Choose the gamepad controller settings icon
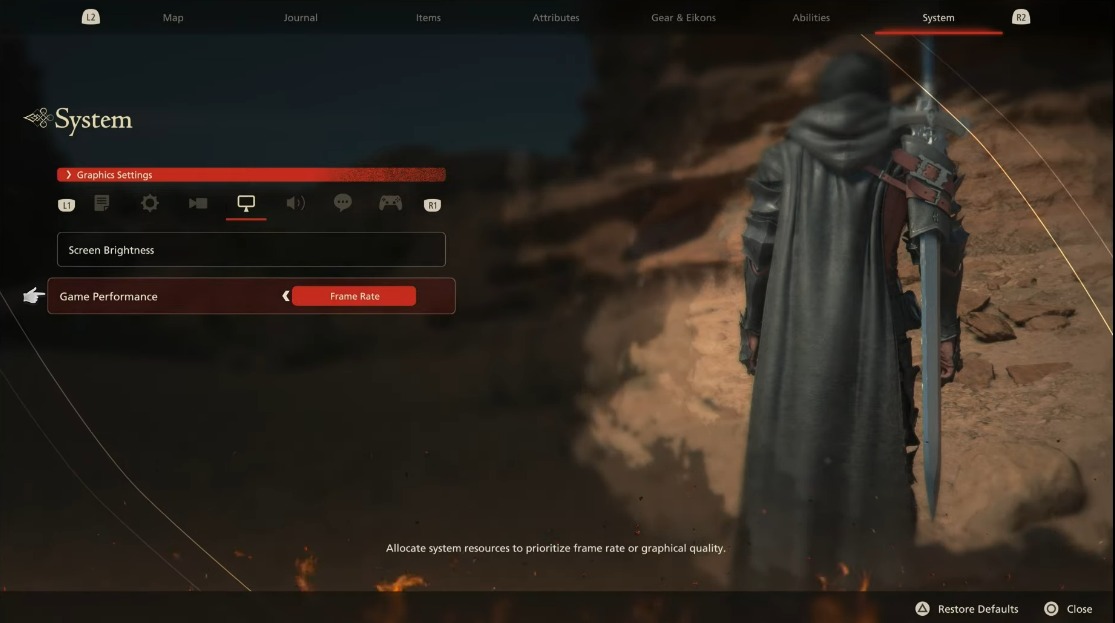The height and width of the screenshot is (623, 1115). [390, 203]
